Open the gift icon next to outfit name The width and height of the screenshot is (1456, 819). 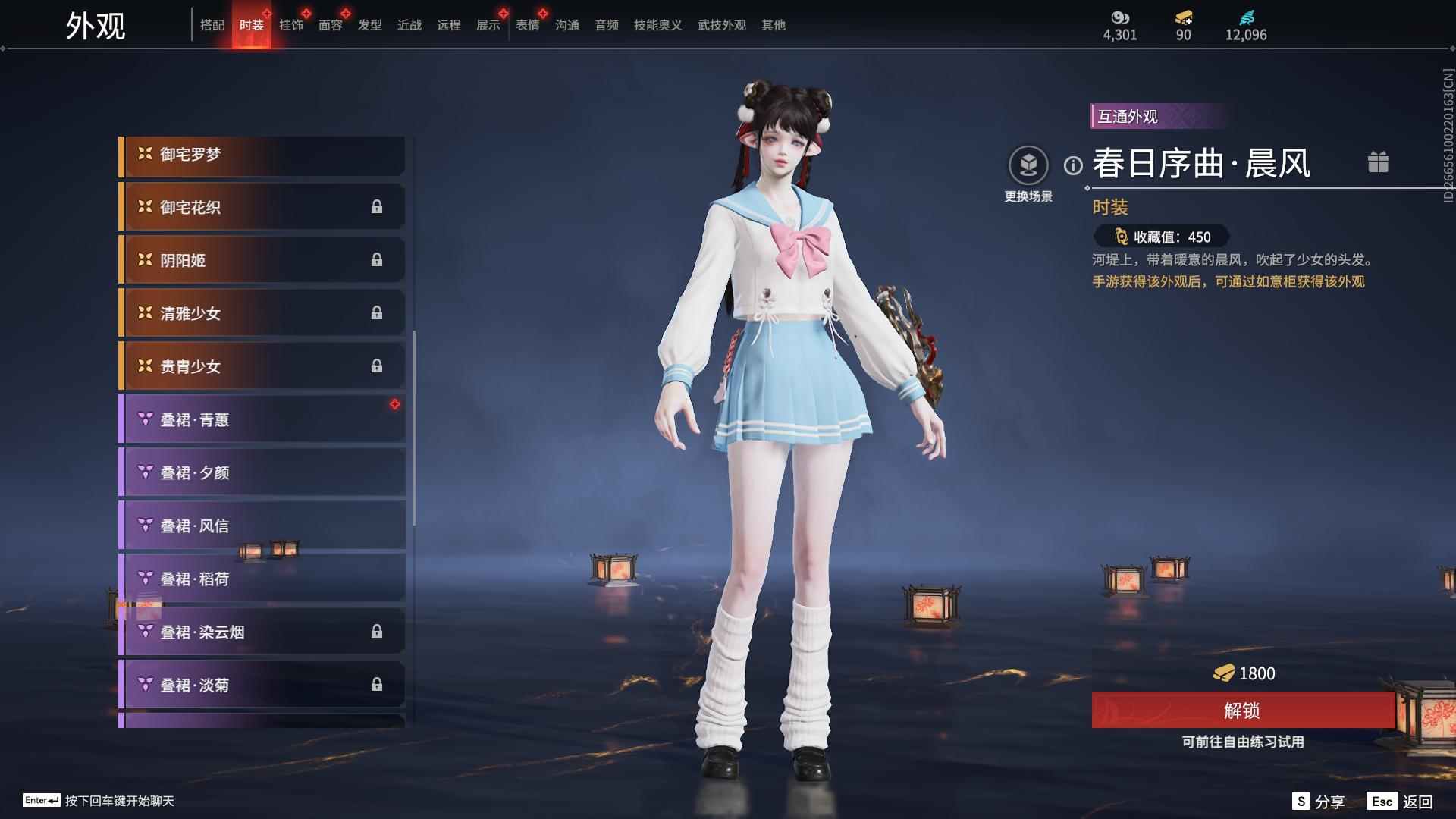(x=1379, y=162)
